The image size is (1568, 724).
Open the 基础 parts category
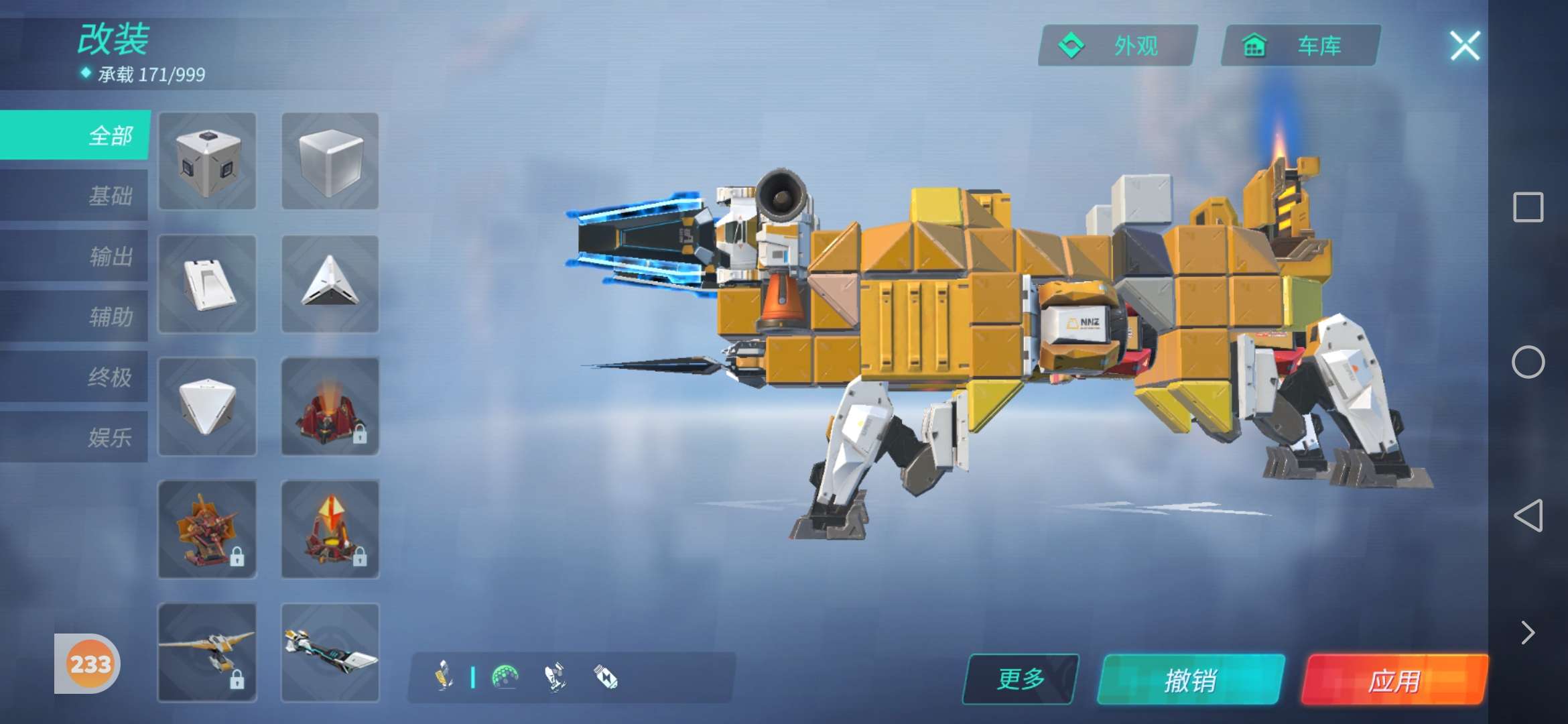click(x=76, y=196)
